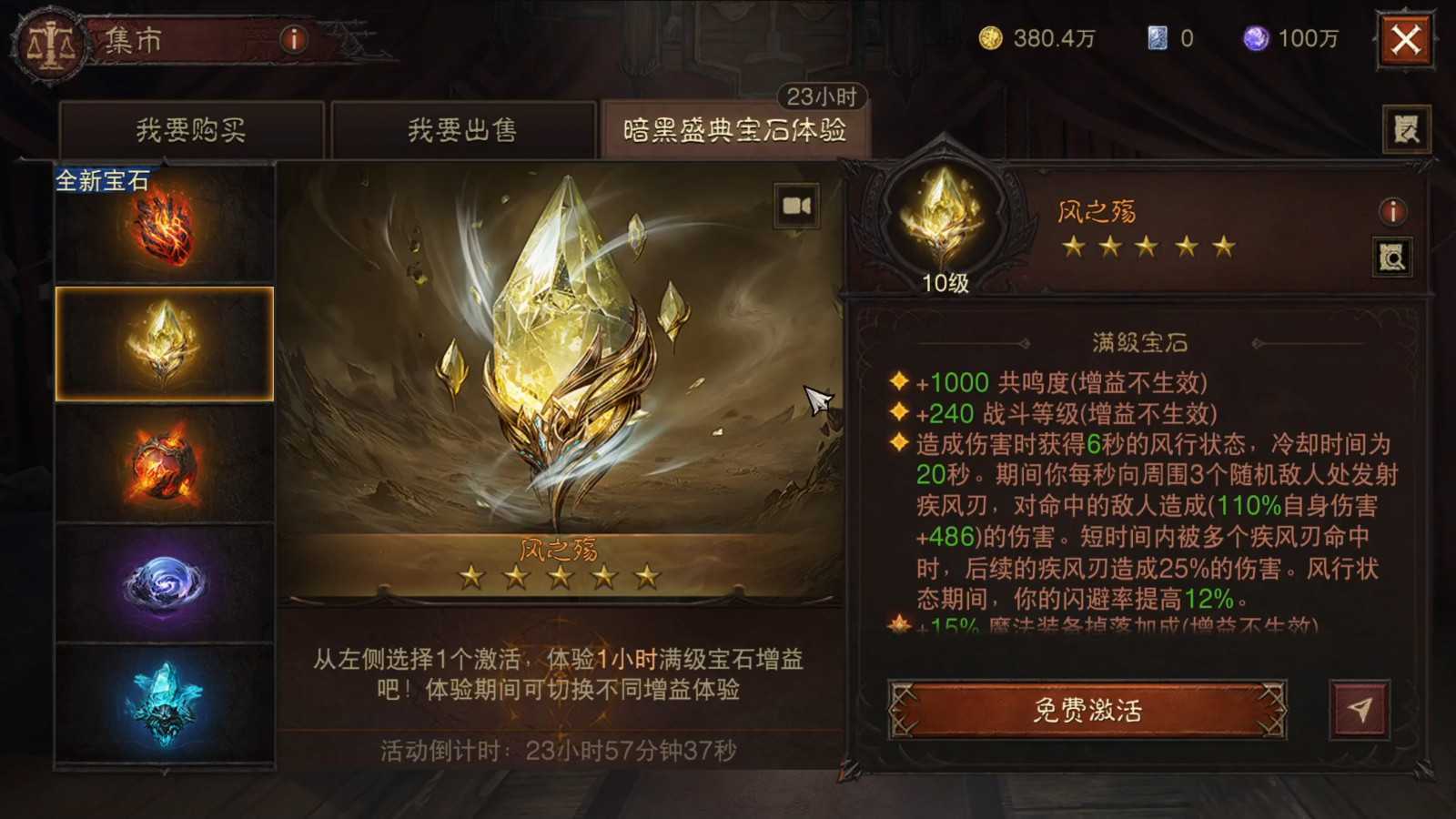1456x819 pixels.
Task: Select the molten red orb gem thumbnail
Action: click(165, 464)
